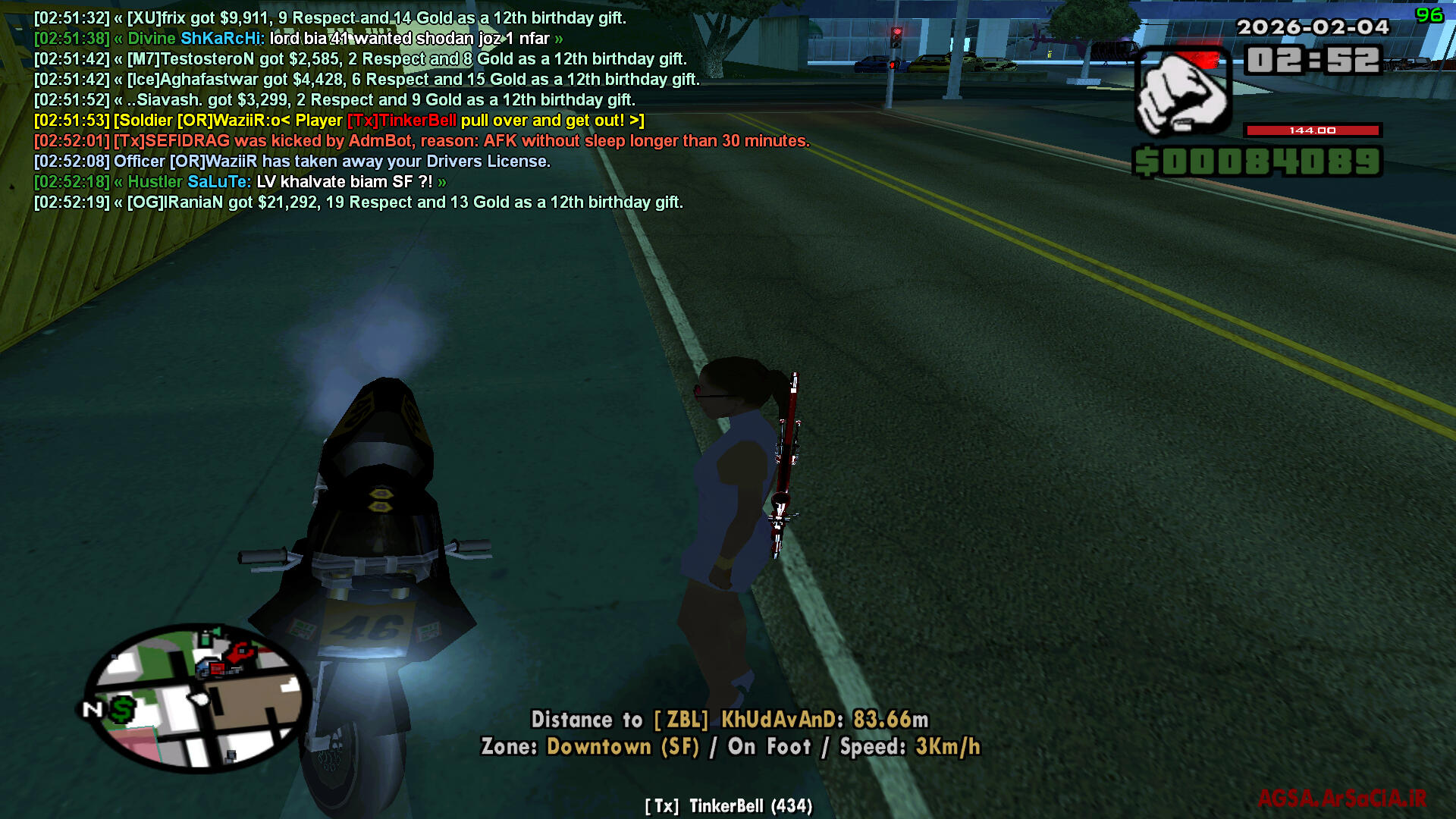The image size is (1456, 819).
Task: Select the SEFIDRAG kicked by AdmBot line
Action: click(421, 141)
